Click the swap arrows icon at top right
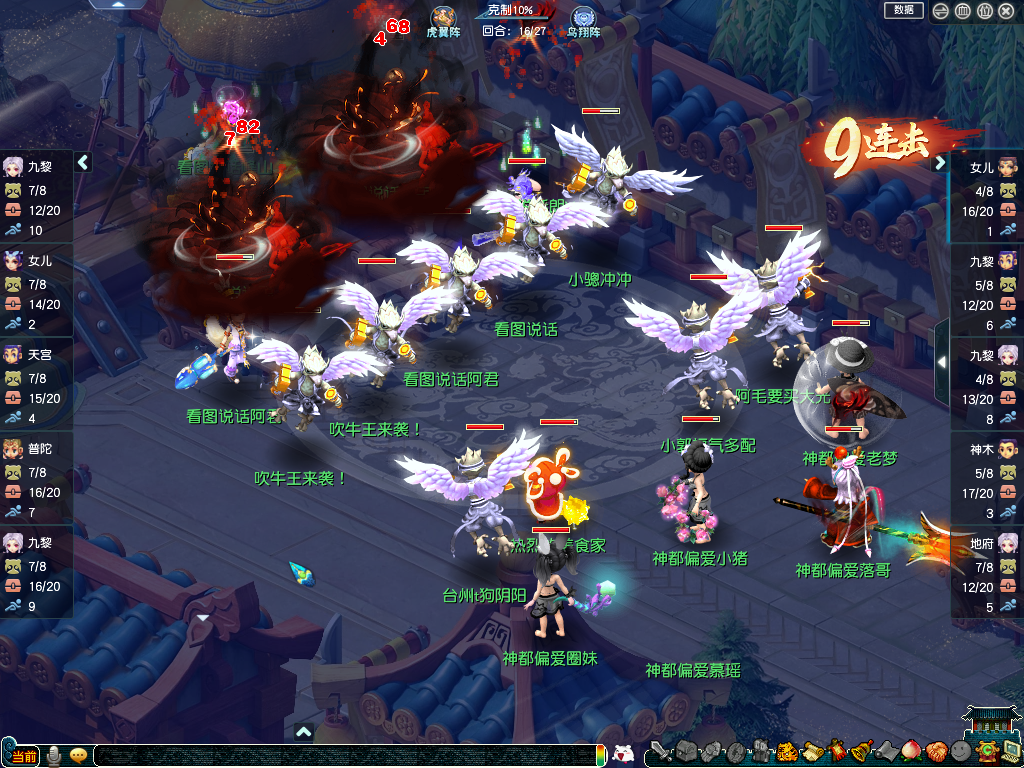 (x=940, y=11)
